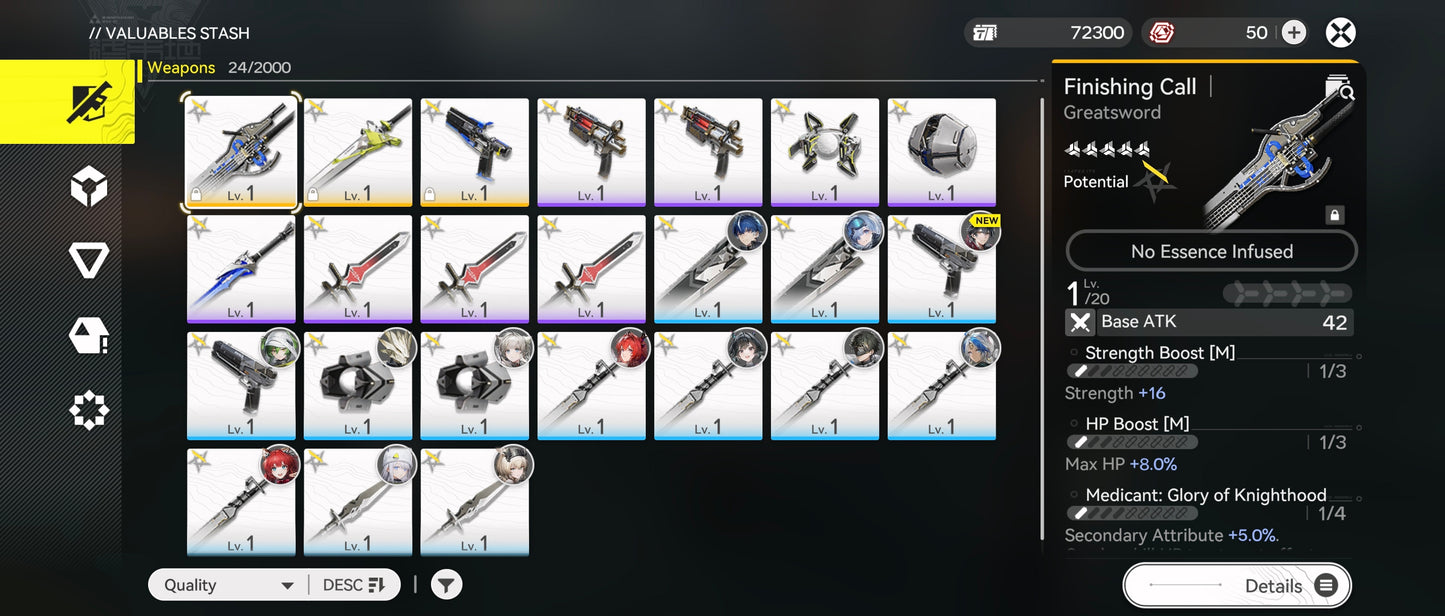1445x616 pixels.
Task: Select the yellow-green sword slot
Action: point(358,152)
